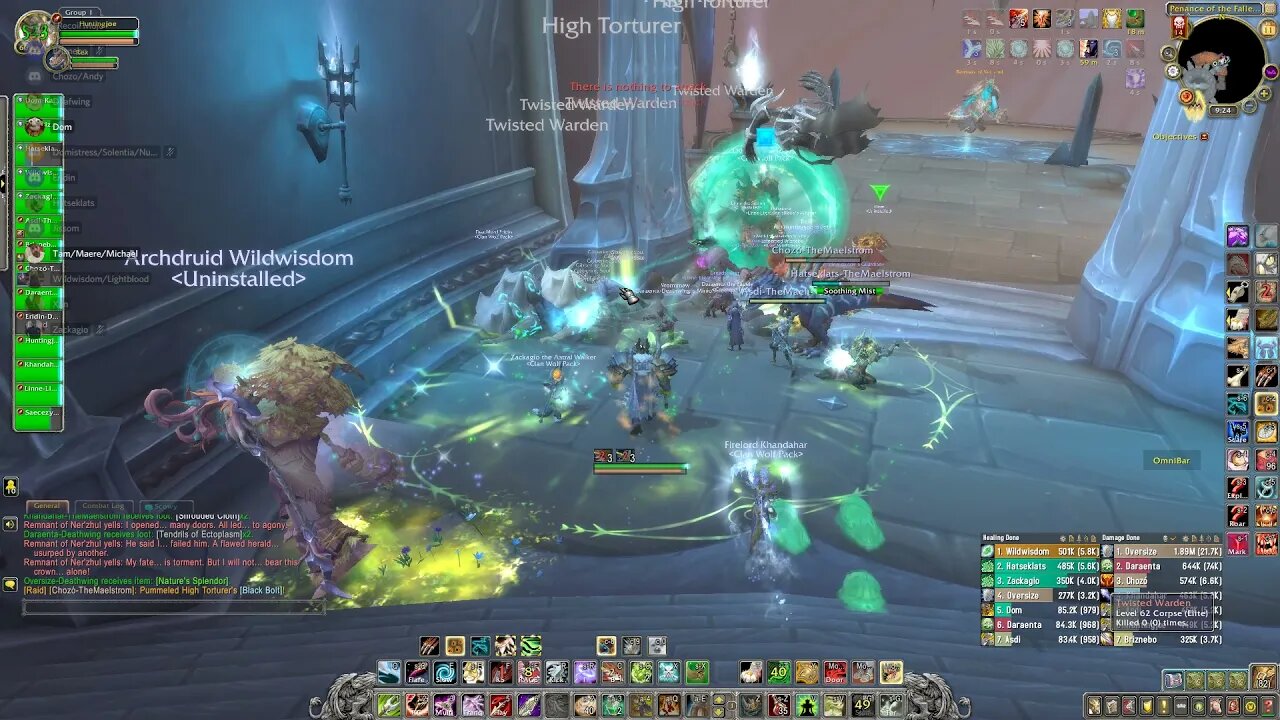Click the minimap zoom-in plus control
Image resolution: width=1280 pixels, height=720 pixels.
pos(1264,94)
